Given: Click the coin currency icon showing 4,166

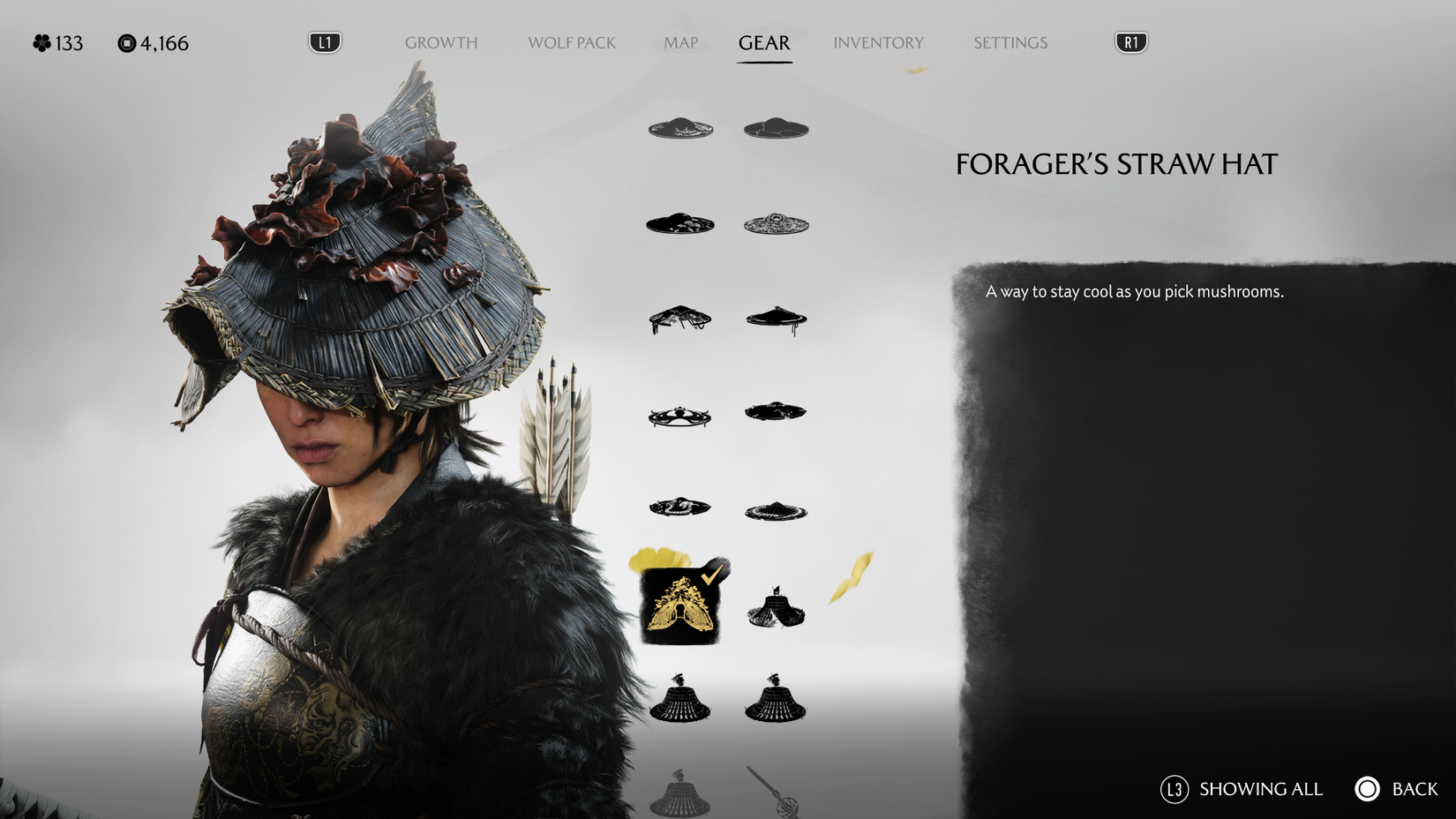Looking at the screenshot, I should (126, 42).
